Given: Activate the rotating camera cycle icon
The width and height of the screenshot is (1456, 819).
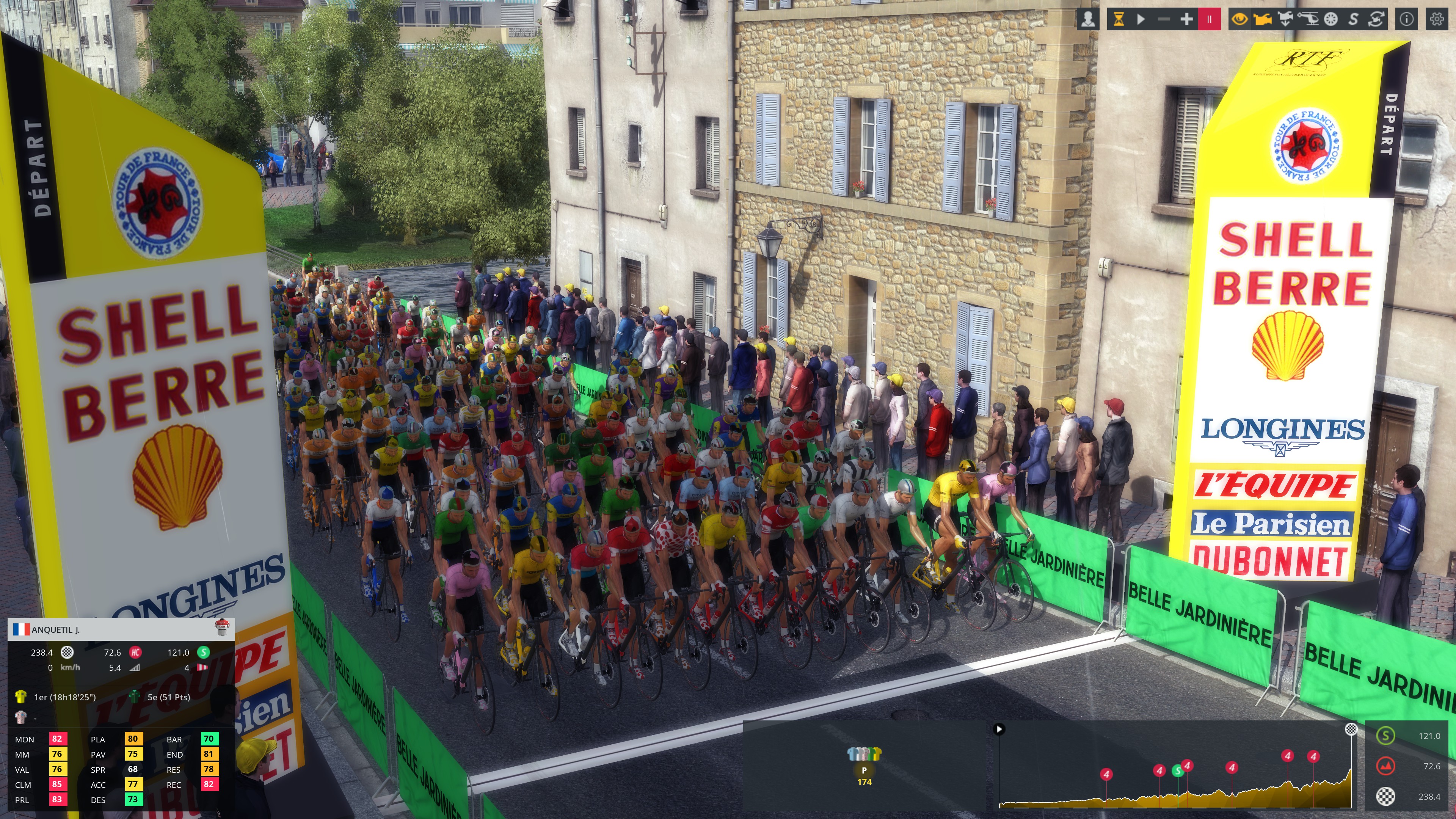Looking at the screenshot, I should (1376, 20).
